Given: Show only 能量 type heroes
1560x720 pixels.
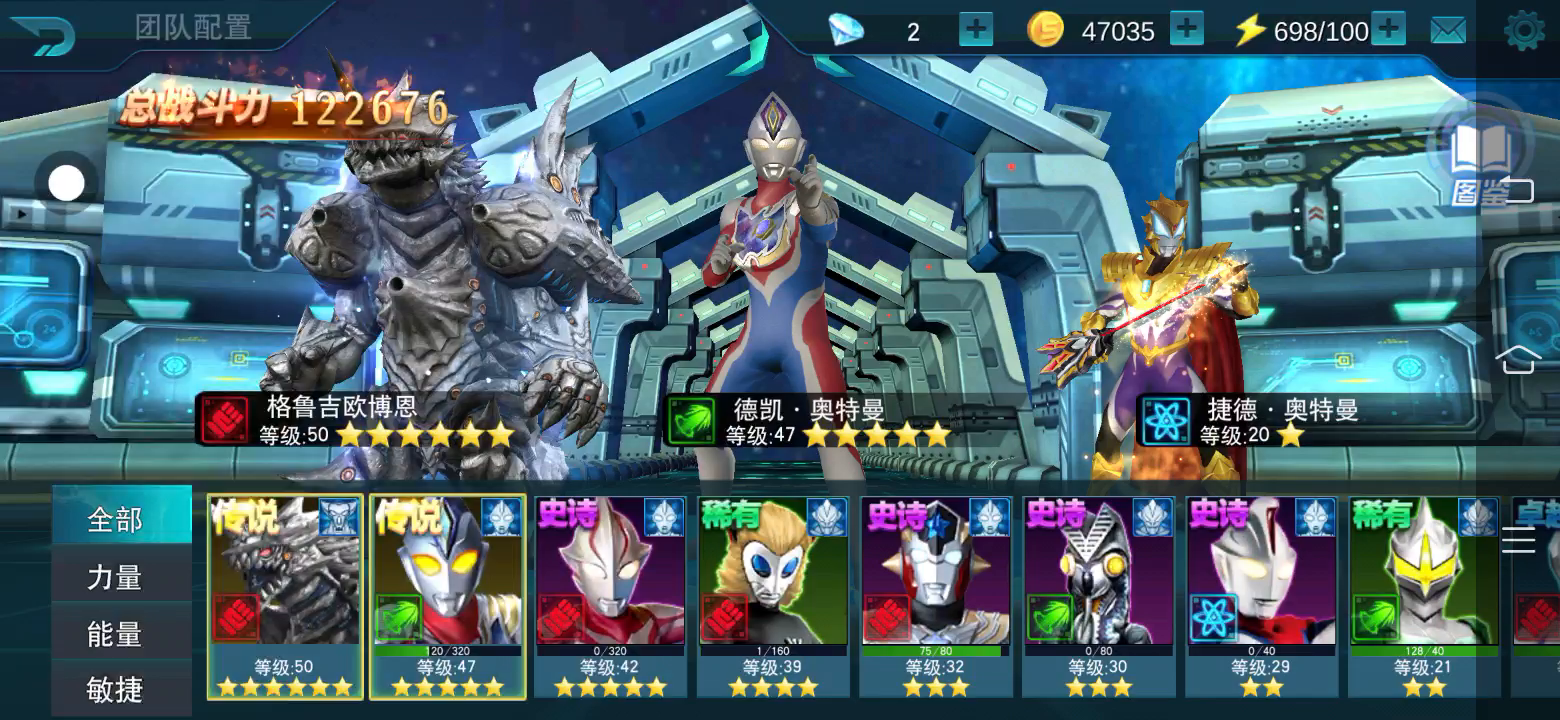Looking at the screenshot, I should click(x=116, y=634).
